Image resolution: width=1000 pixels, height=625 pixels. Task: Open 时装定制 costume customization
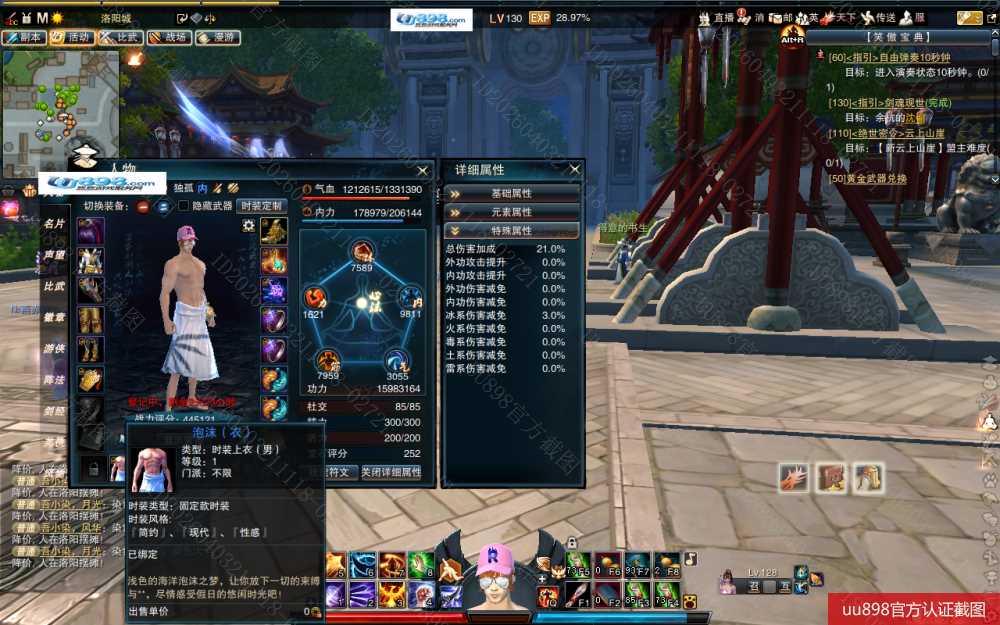click(262, 206)
